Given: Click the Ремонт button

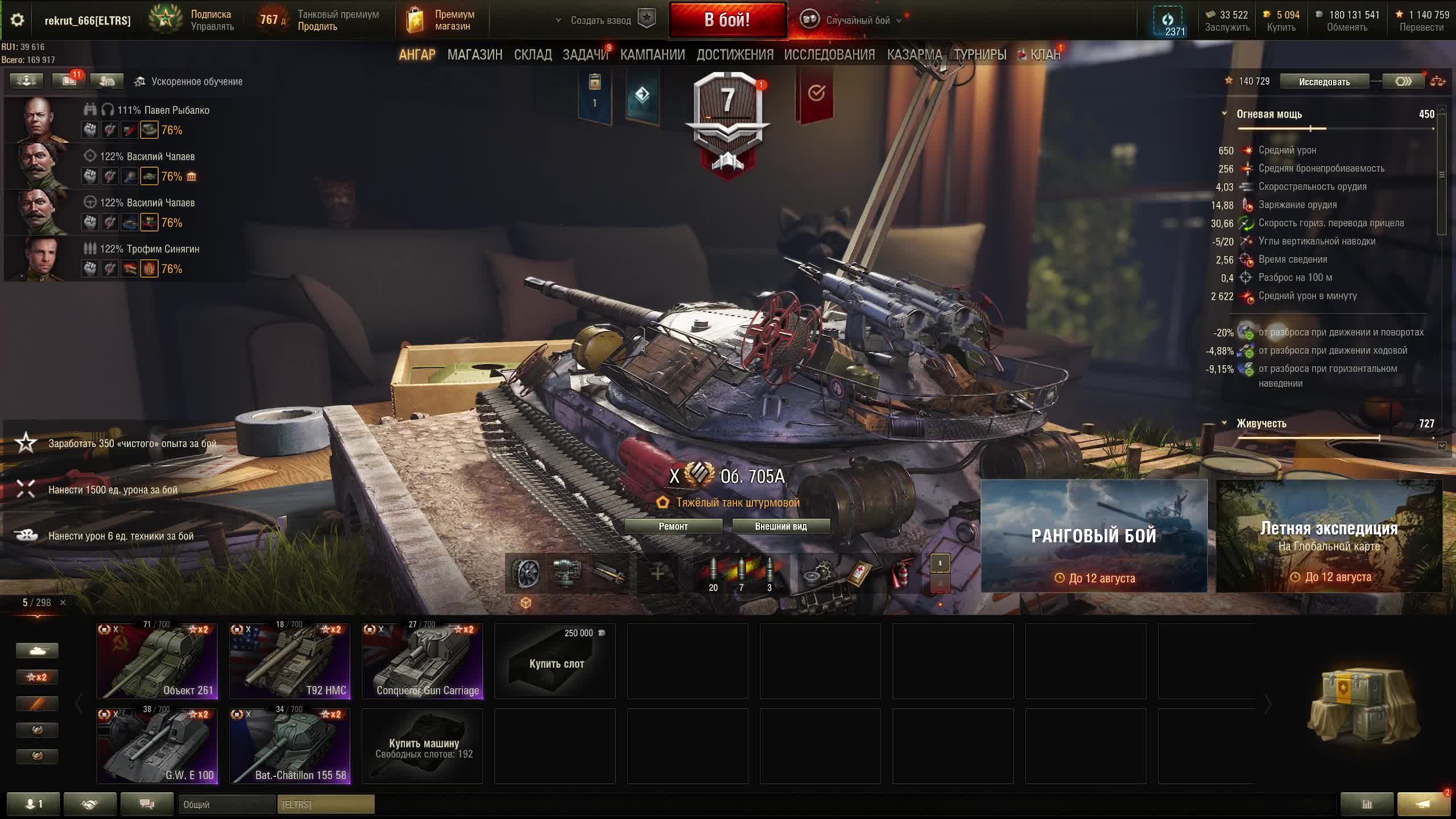Looking at the screenshot, I should click(673, 526).
